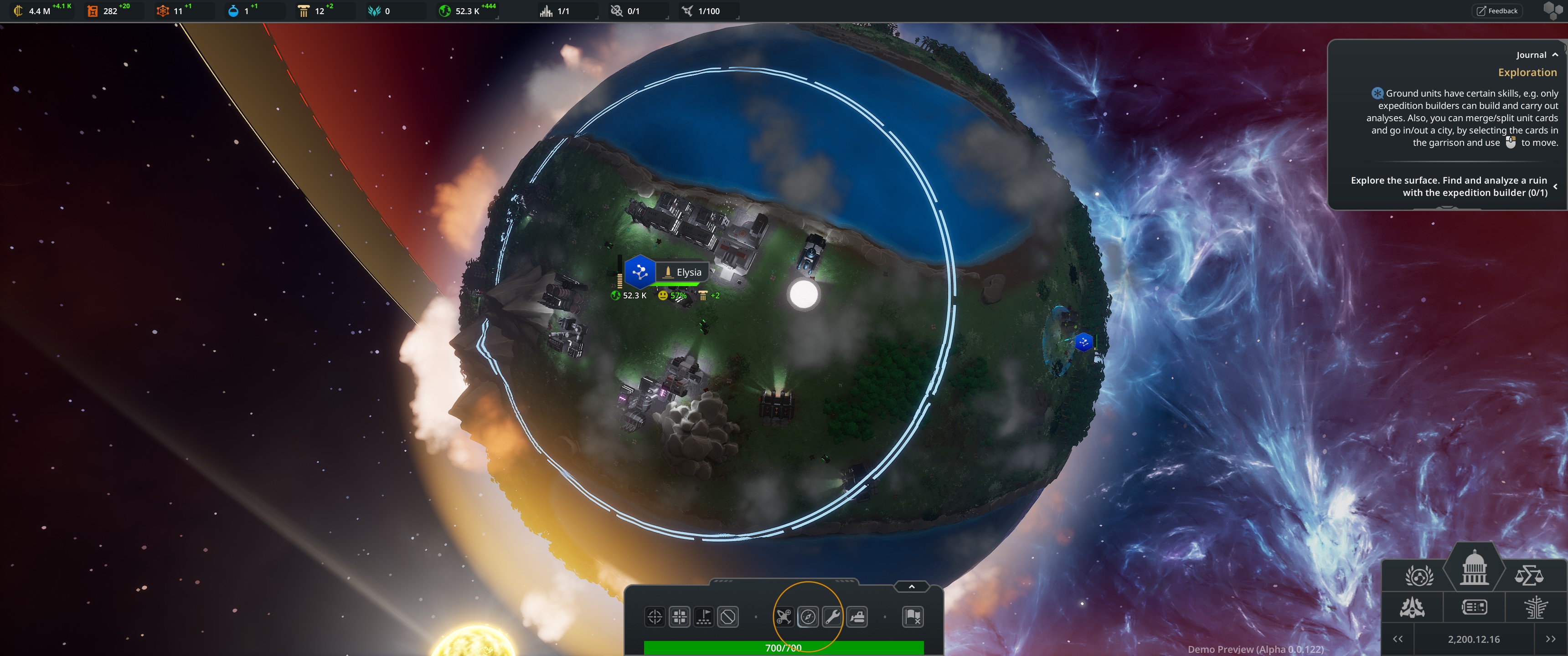The image size is (1568, 656).
Task: Expand the explore-the-surface objective entry
Action: (x=1555, y=186)
